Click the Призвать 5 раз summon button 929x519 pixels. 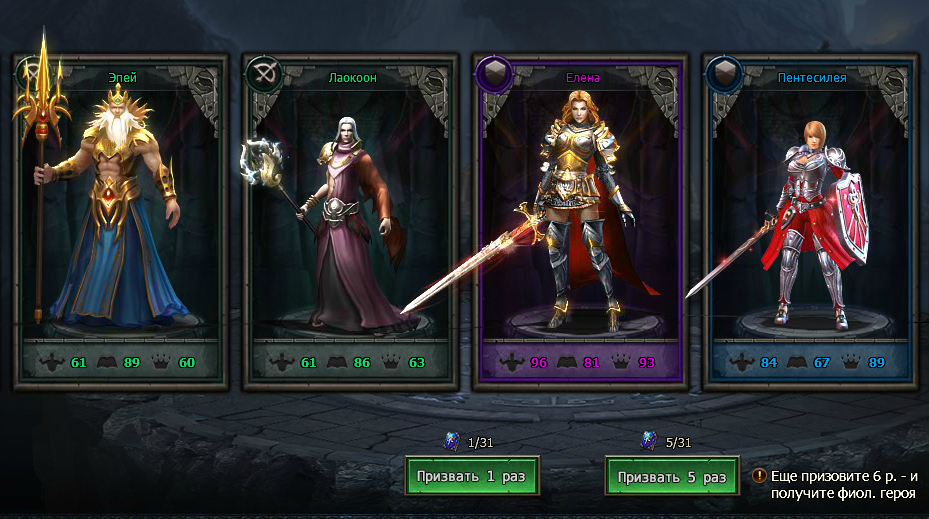click(671, 476)
